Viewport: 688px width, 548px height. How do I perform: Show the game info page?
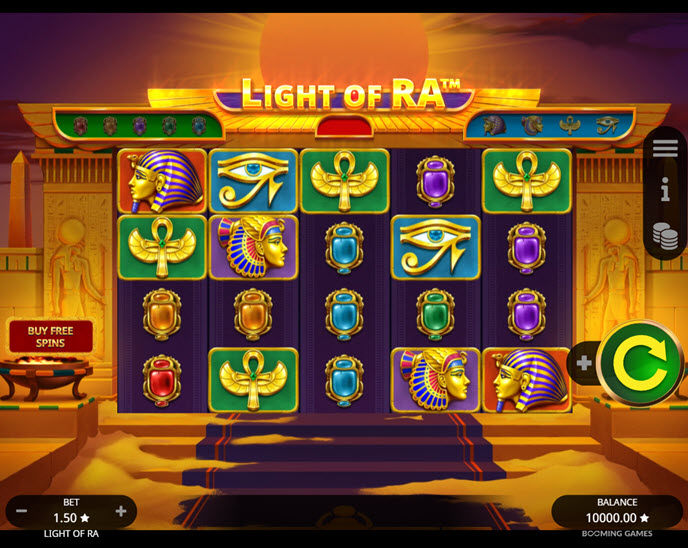[665, 189]
